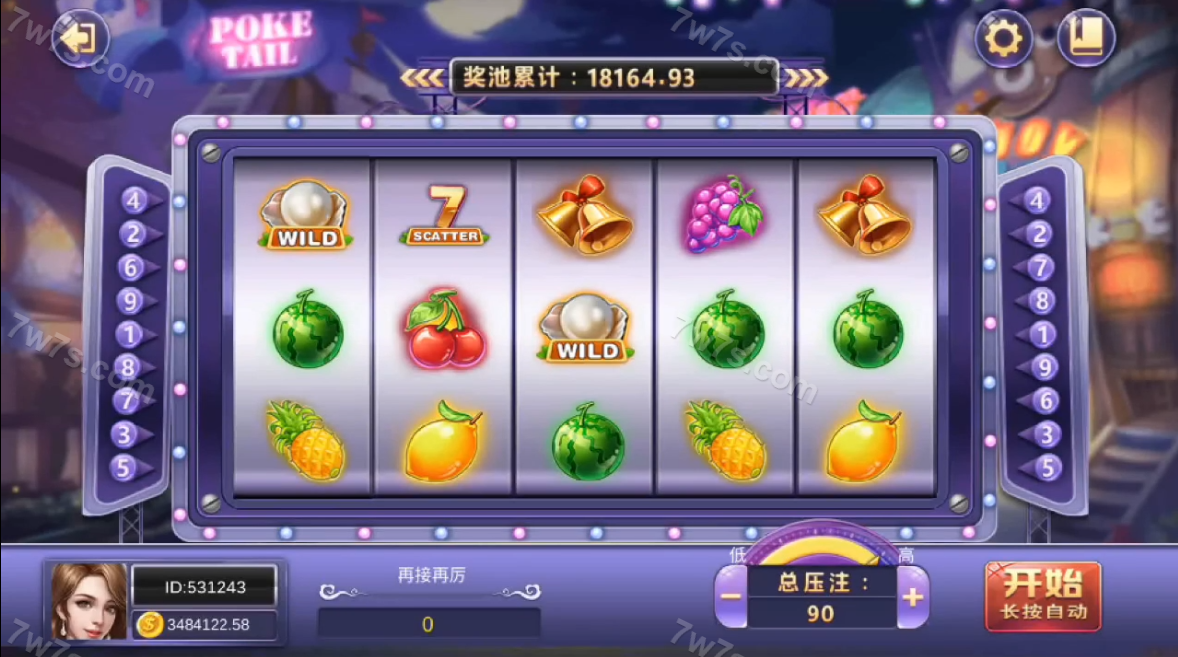1178x657 pixels.
Task: Click the player avatar portrait
Action: (x=89, y=601)
